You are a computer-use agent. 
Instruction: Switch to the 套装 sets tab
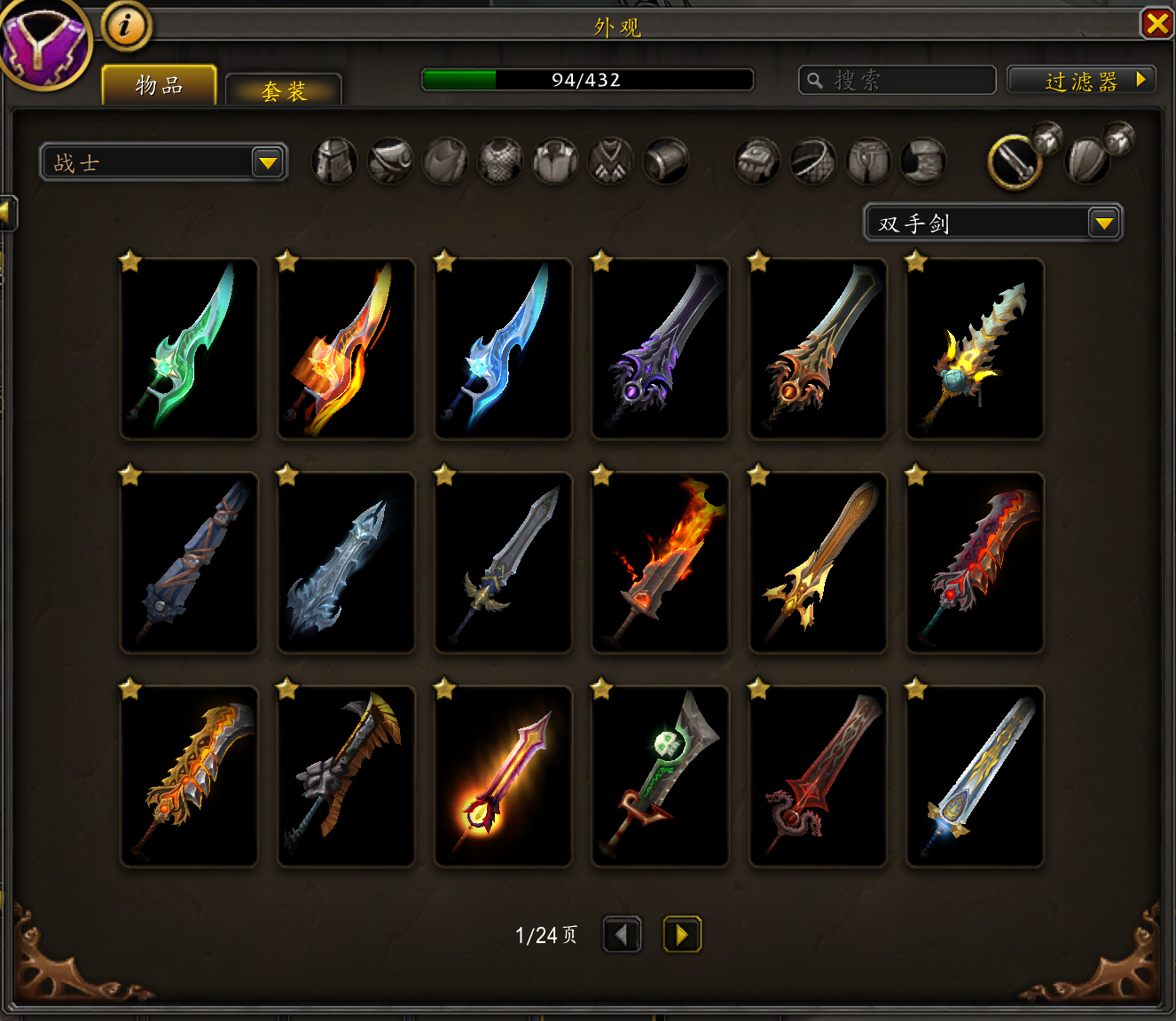(x=284, y=90)
